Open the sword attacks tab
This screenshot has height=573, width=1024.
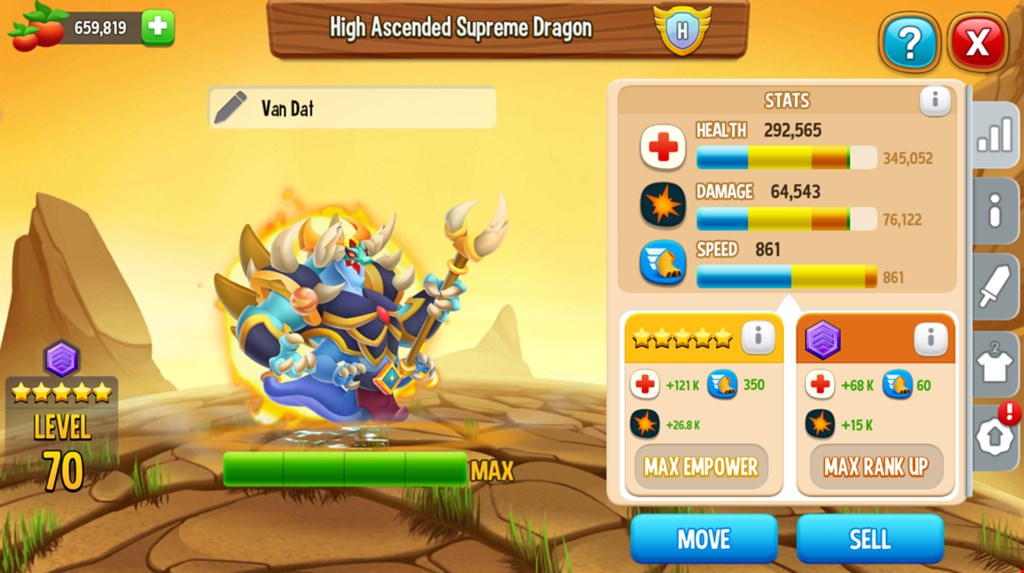pyautogui.click(x=994, y=288)
